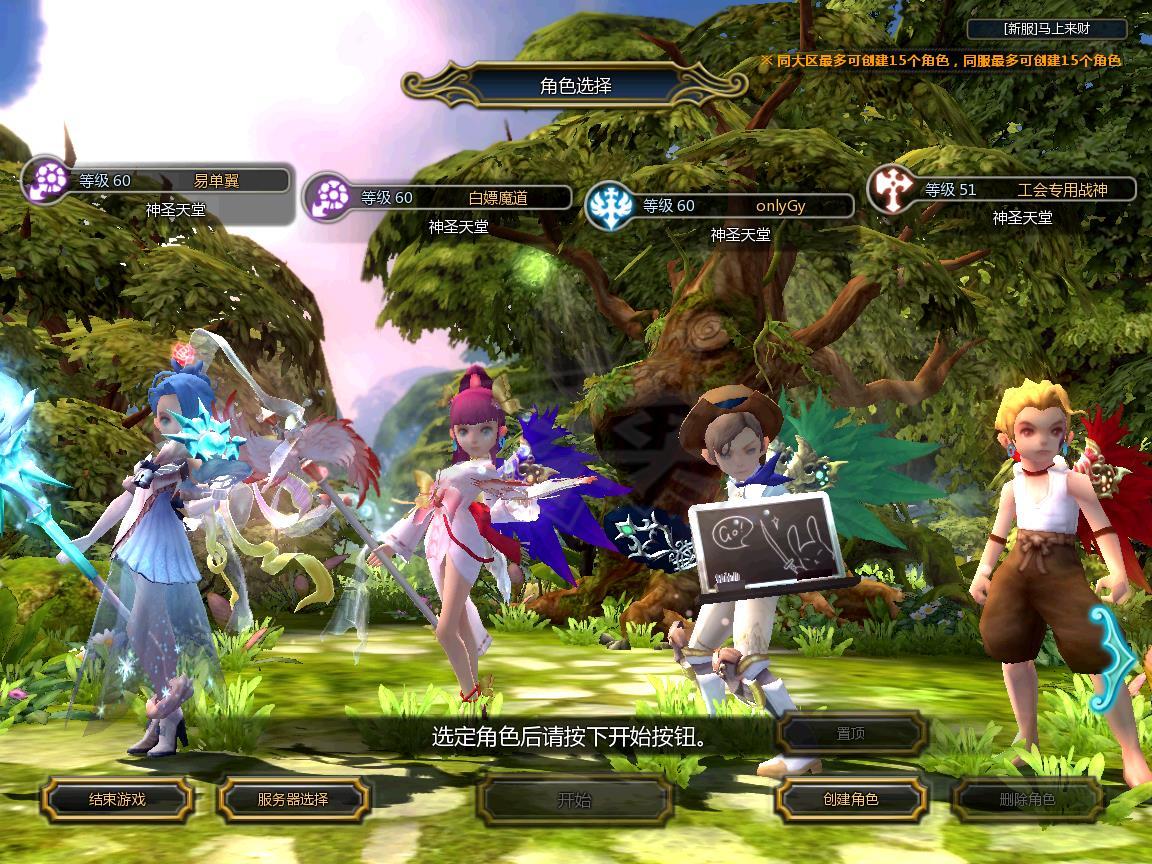Screen dimensions: 1152x864
Task: Choose the 删除角色 delete character button
Action: [1026, 799]
